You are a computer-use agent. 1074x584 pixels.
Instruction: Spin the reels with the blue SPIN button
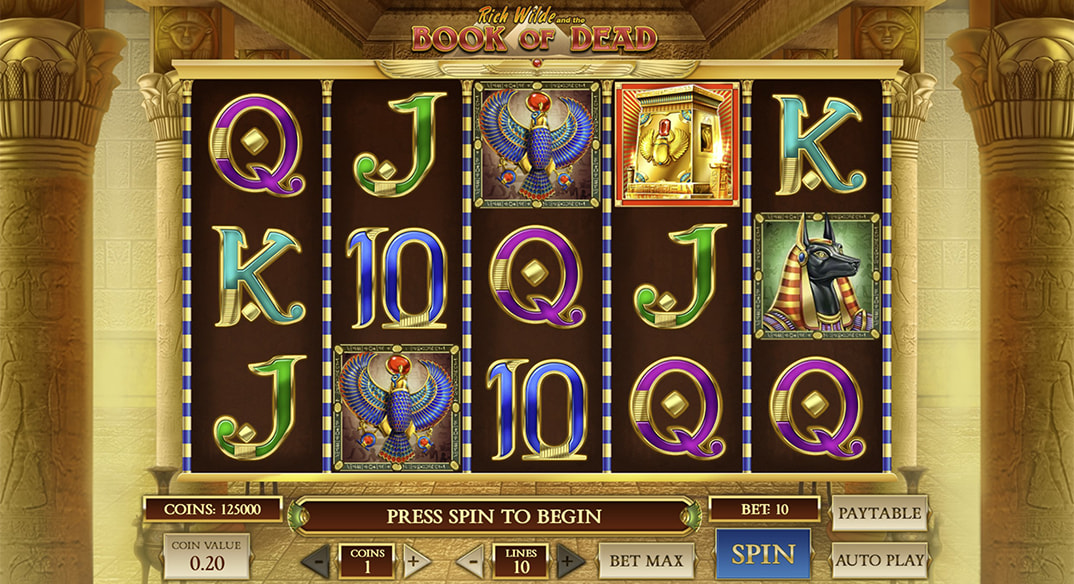[763, 554]
